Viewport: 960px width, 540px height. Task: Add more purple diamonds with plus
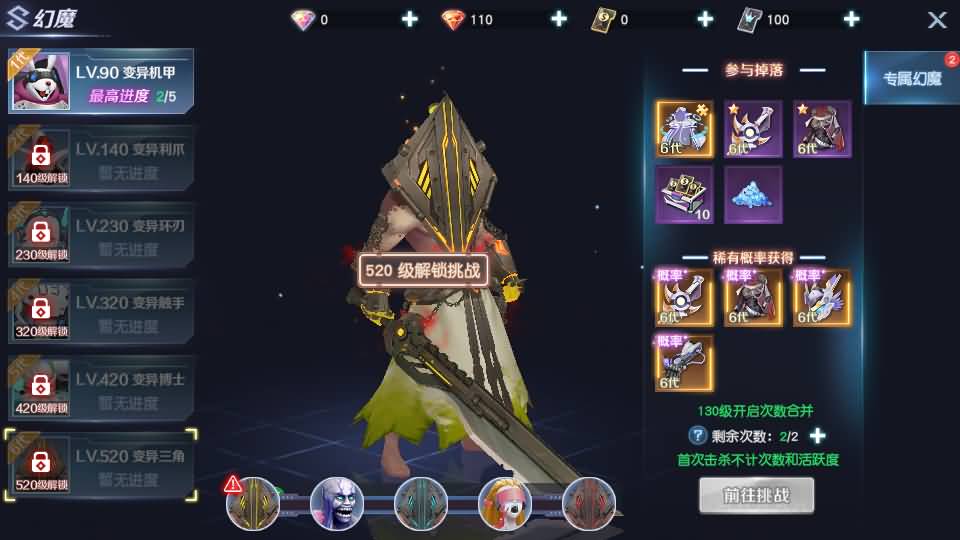tap(409, 20)
